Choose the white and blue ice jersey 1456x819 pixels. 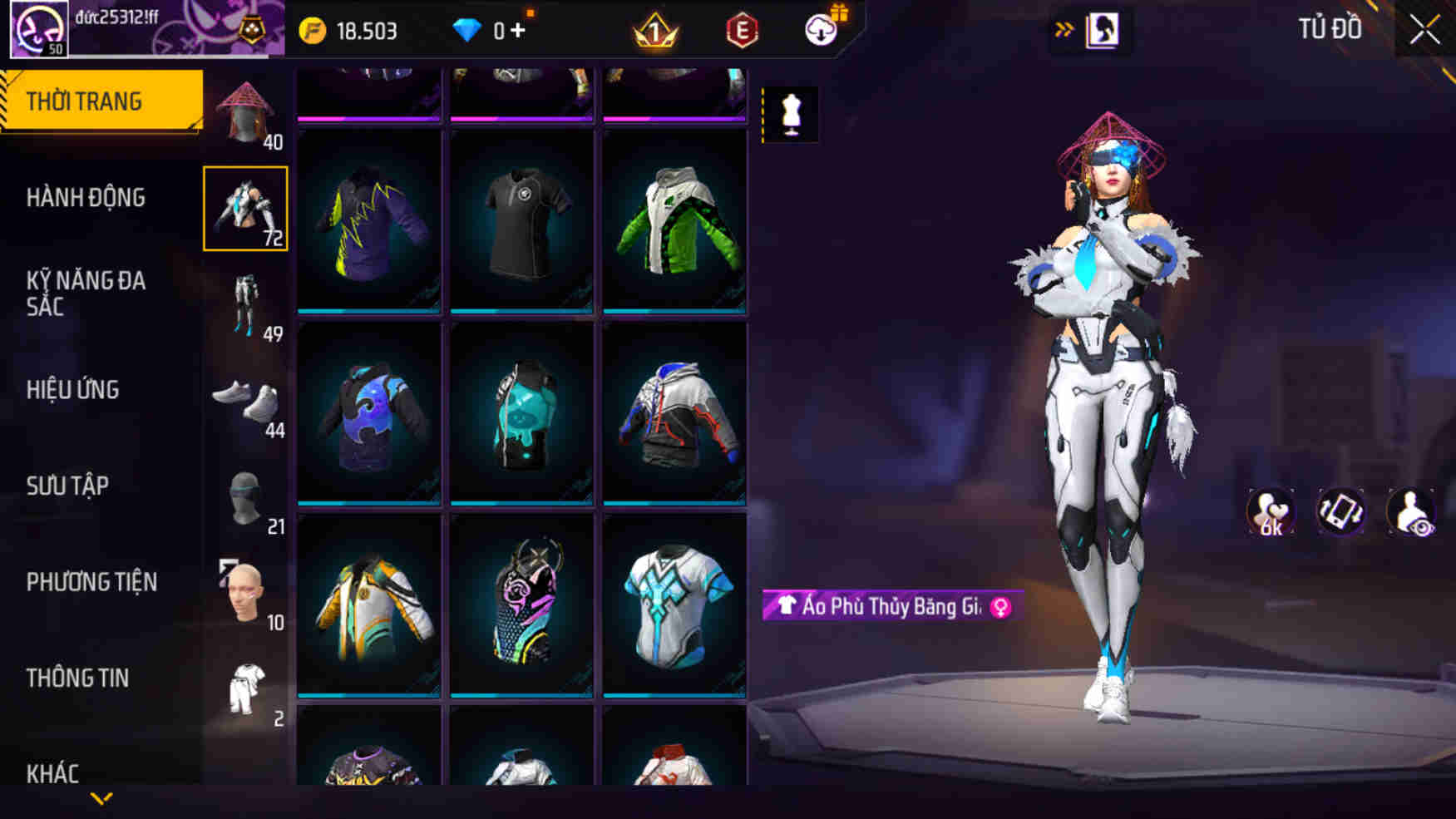click(674, 605)
